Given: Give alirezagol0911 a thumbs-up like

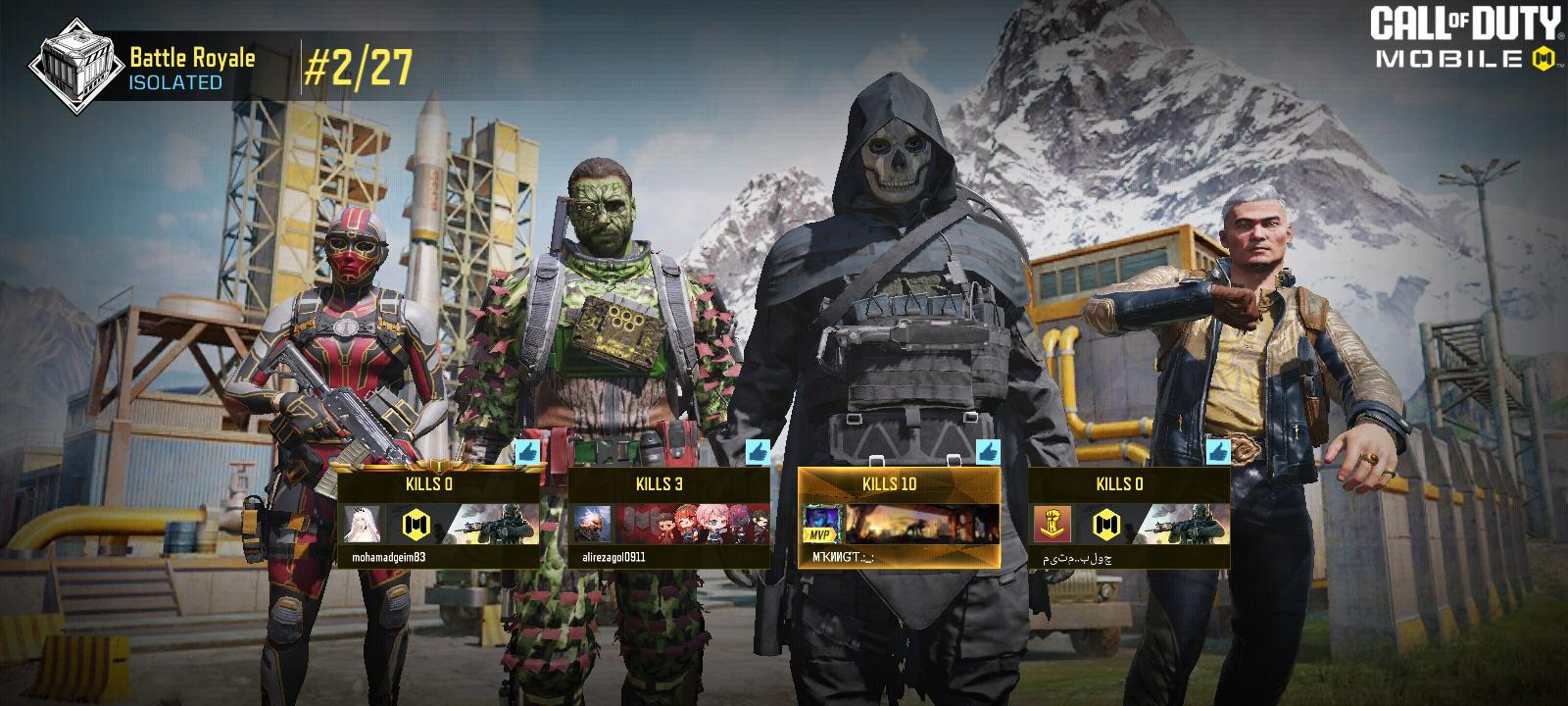Looking at the screenshot, I should point(758,453).
